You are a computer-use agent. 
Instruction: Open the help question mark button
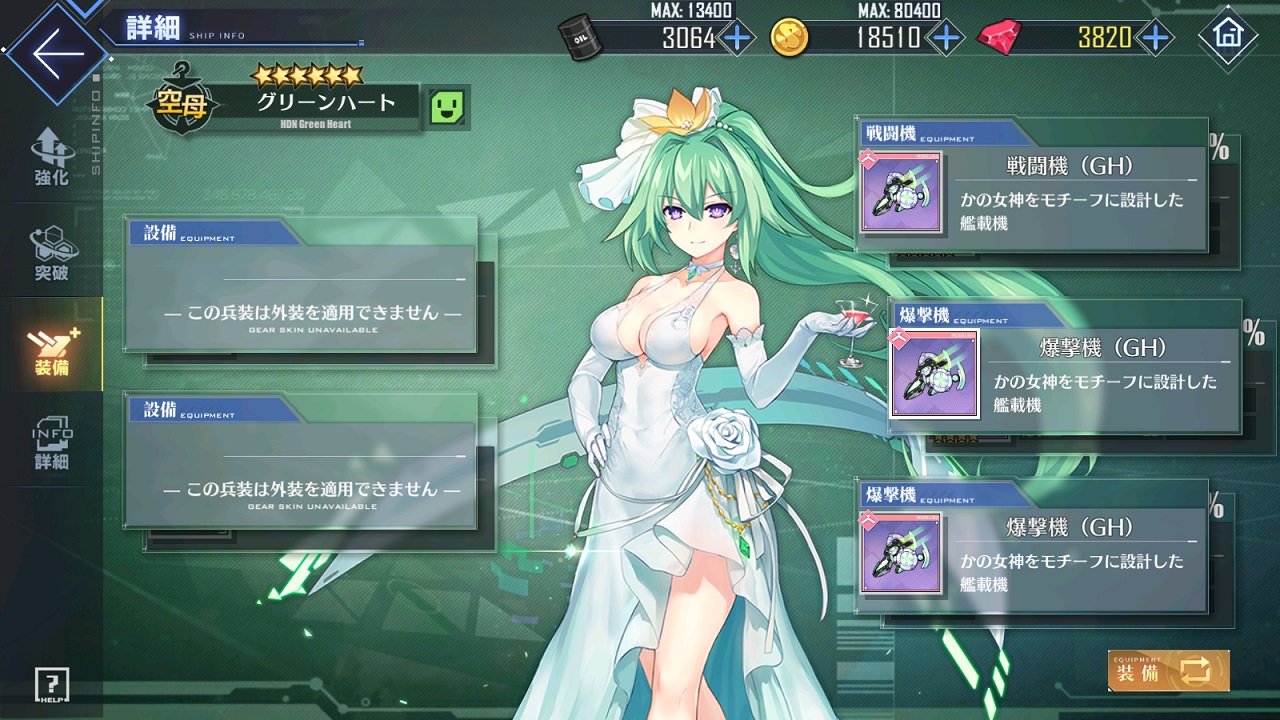[51, 685]
